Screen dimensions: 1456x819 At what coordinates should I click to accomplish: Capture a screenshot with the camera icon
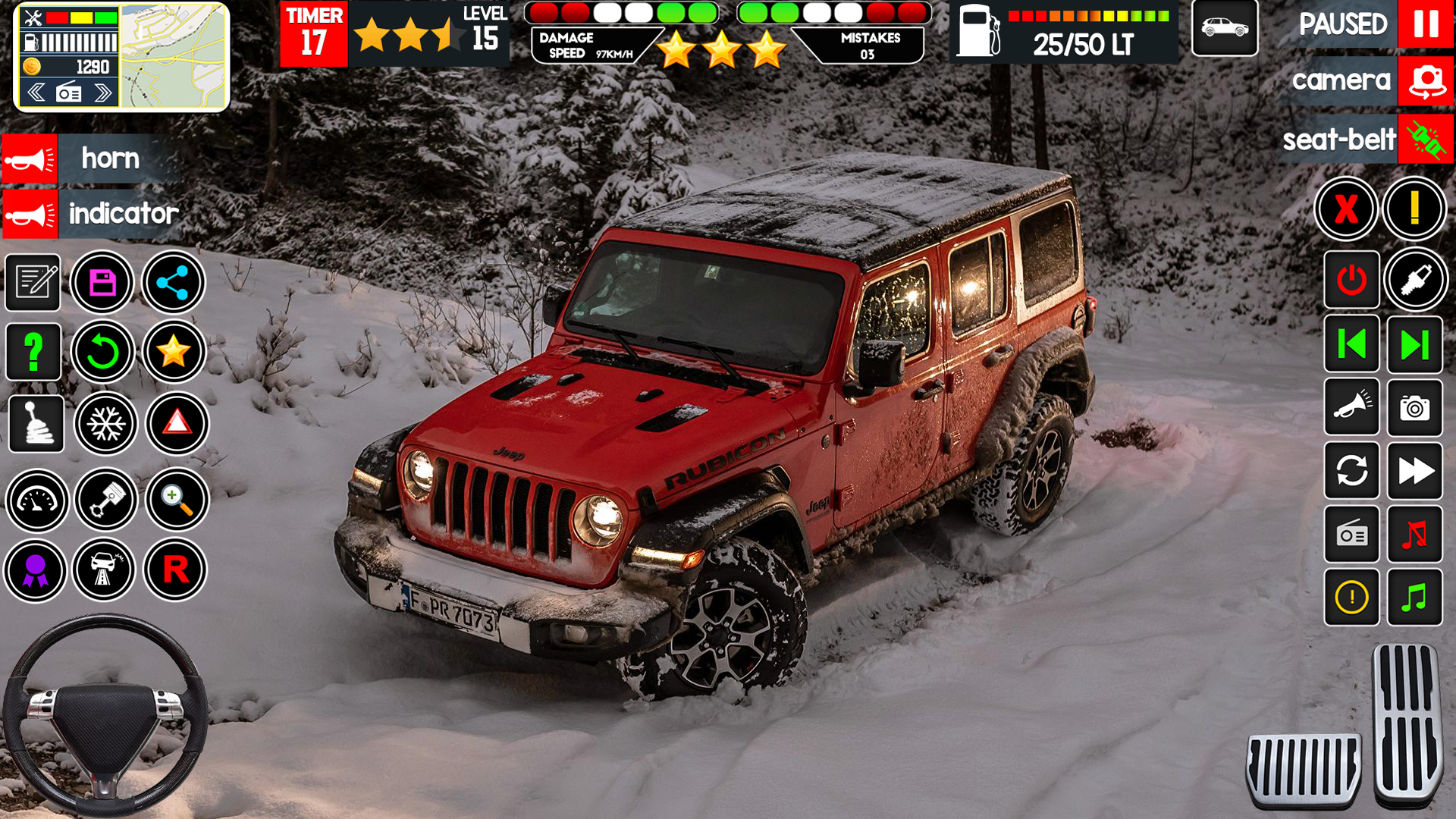[x=1415, y=409]
